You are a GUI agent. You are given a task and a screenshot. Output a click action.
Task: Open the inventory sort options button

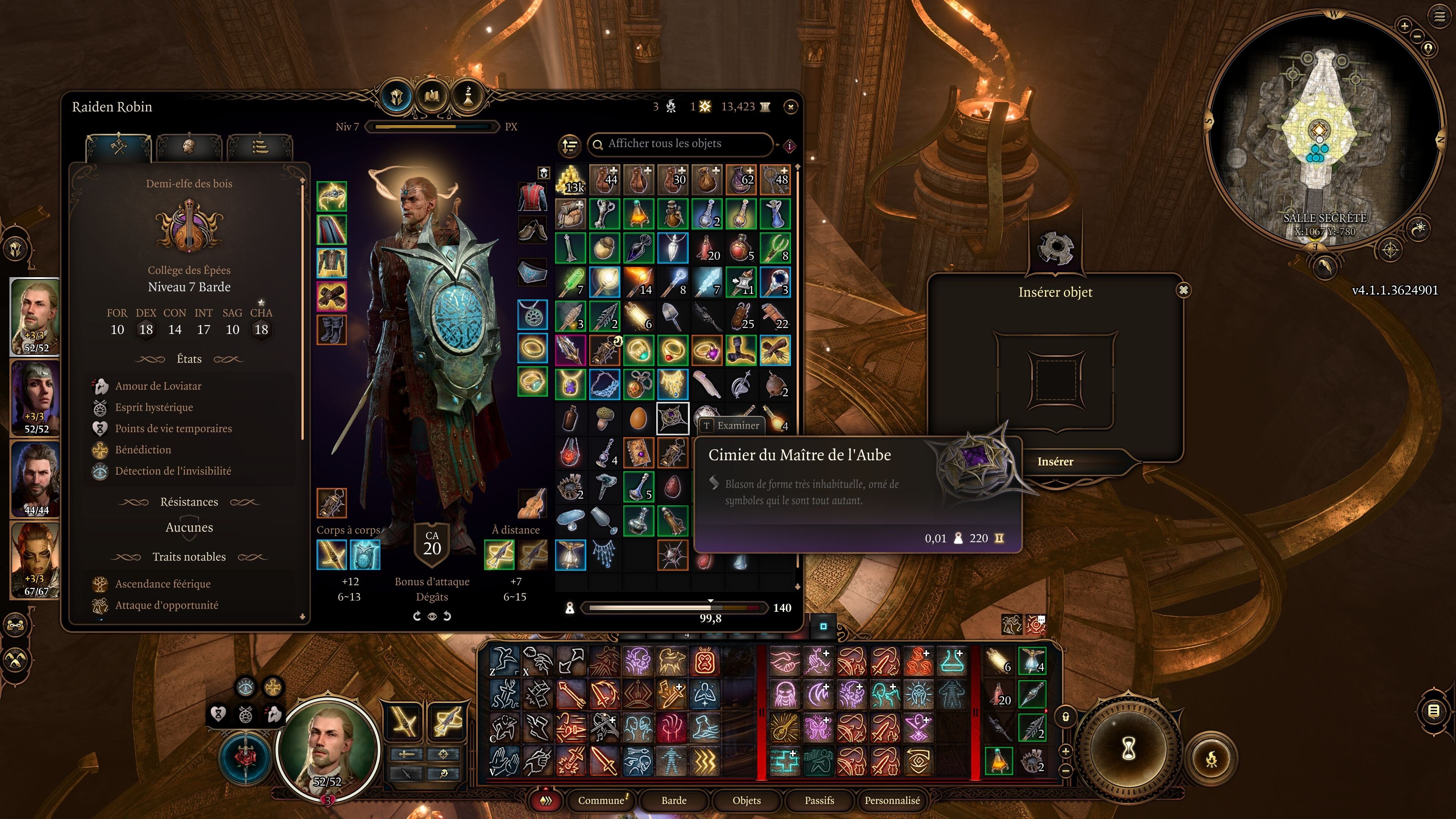coord(570,145)
